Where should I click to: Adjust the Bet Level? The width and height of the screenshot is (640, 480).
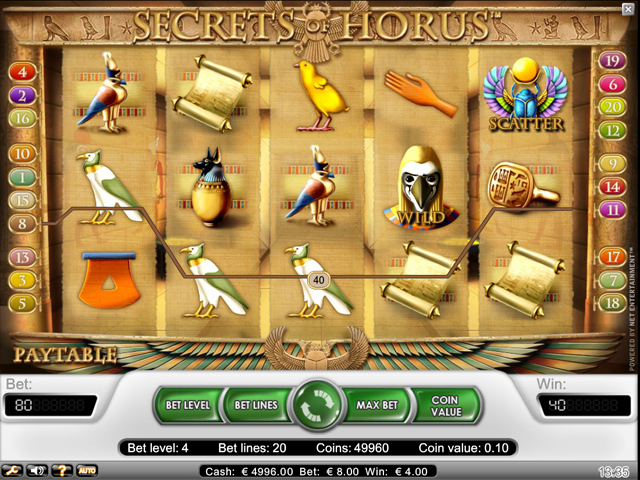pyautogui.click(x=188, y=406)
